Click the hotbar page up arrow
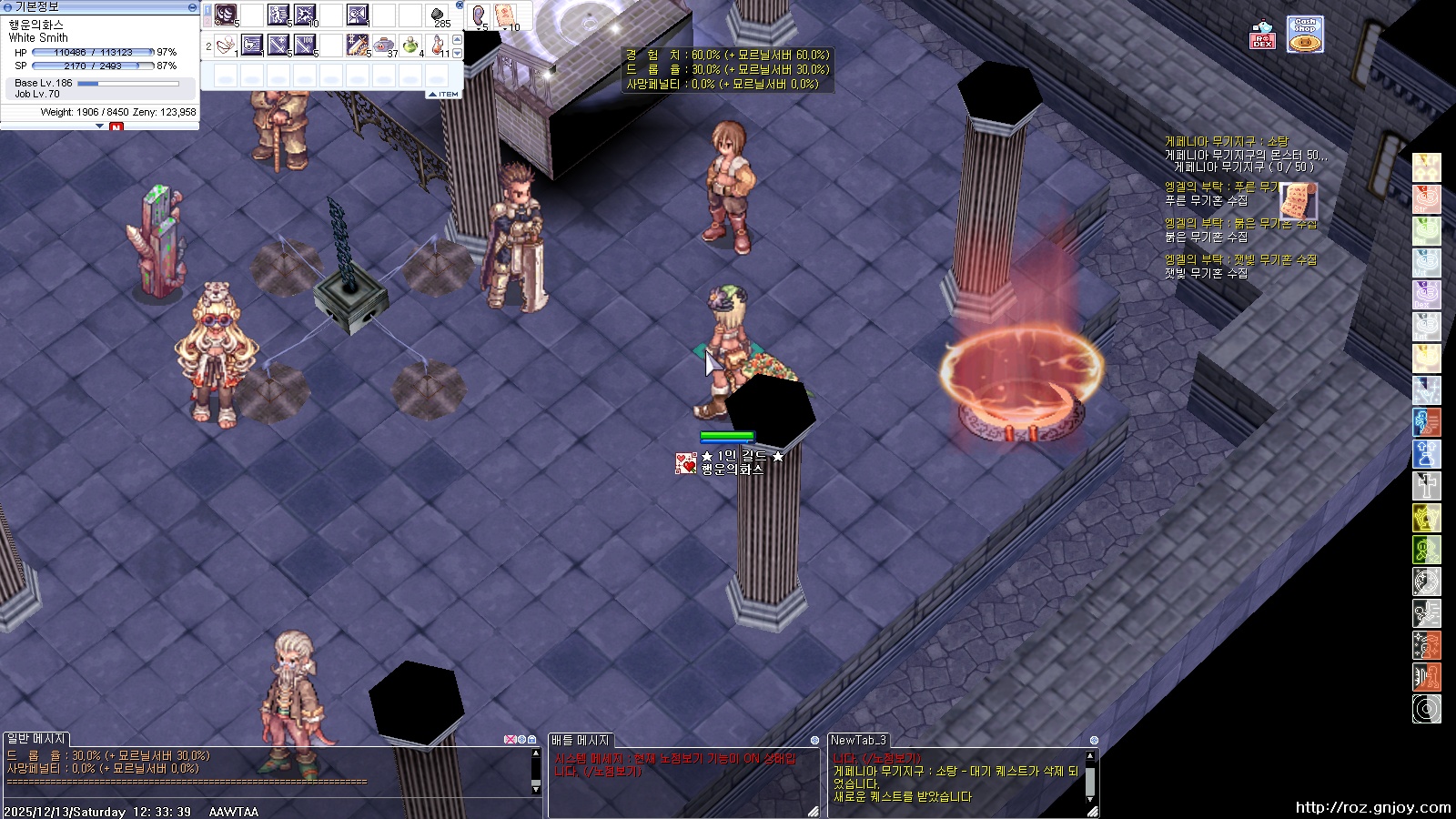 457,39
